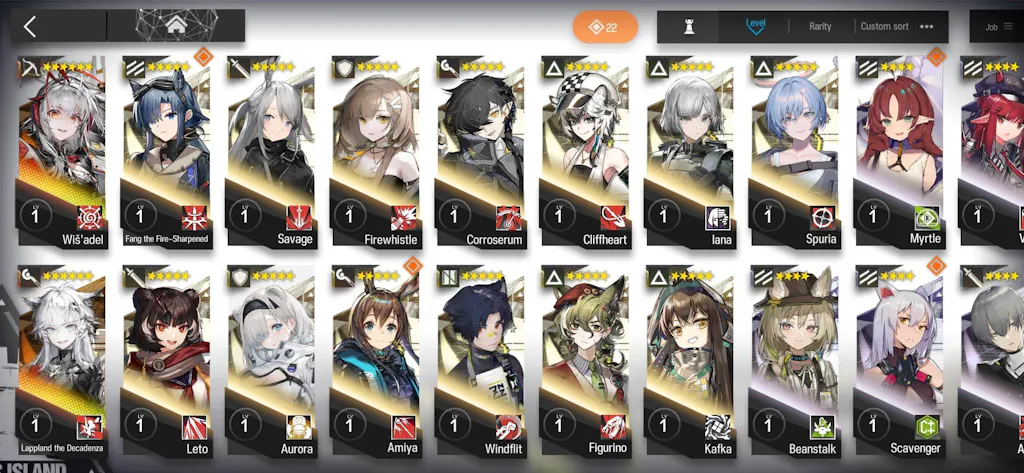Viewport: 1024px width, 473px height.
Task: Select the Myrtle operator card
Action: click(899, 150)
